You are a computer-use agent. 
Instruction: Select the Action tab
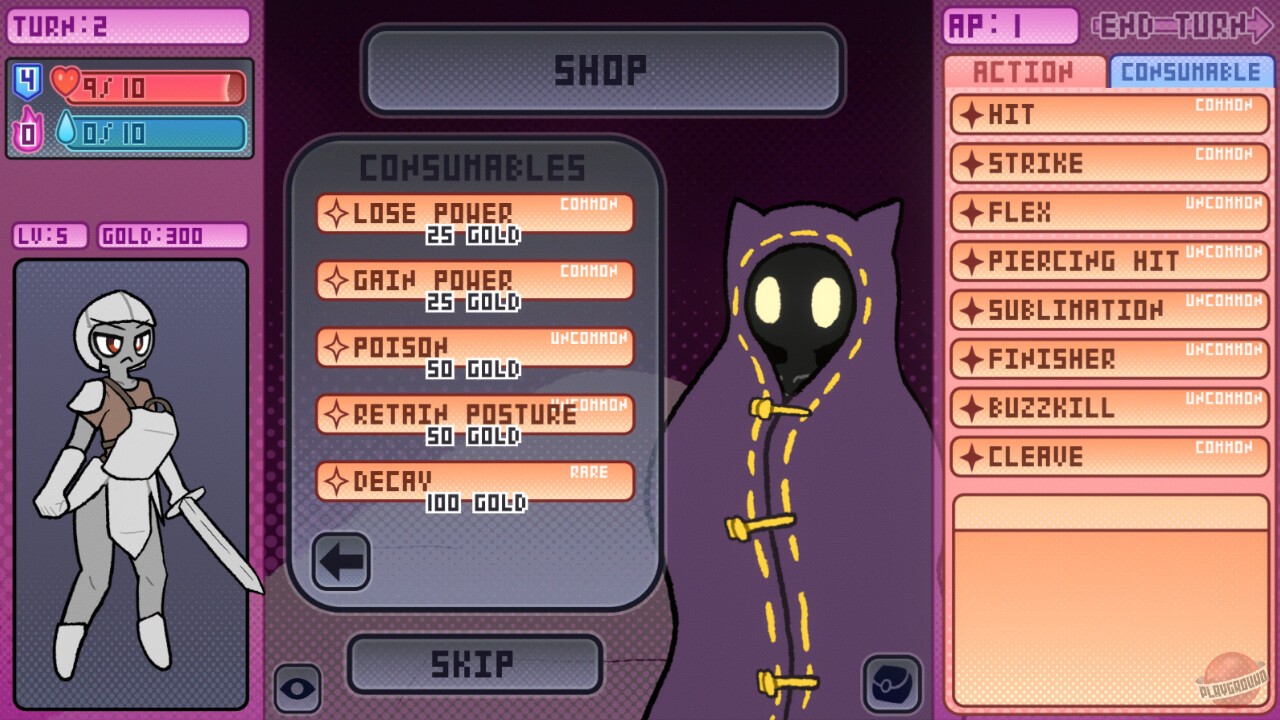1025,71
